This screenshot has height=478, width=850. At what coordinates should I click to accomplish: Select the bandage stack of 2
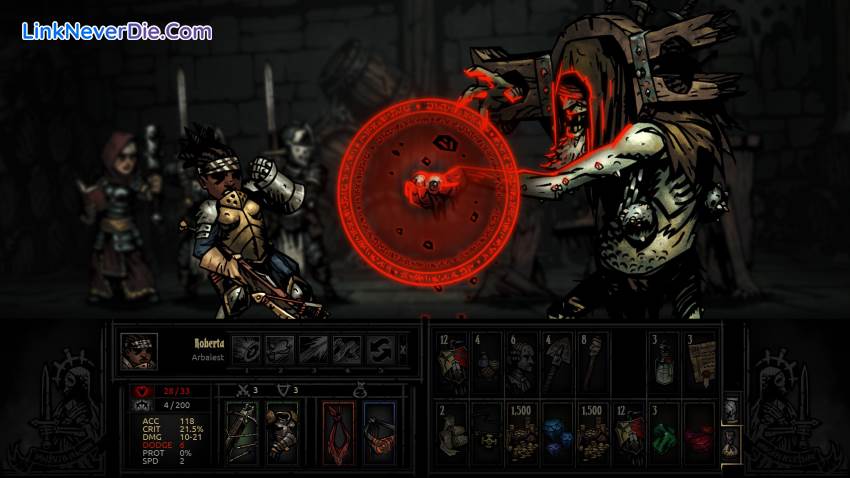coord(452,434)
